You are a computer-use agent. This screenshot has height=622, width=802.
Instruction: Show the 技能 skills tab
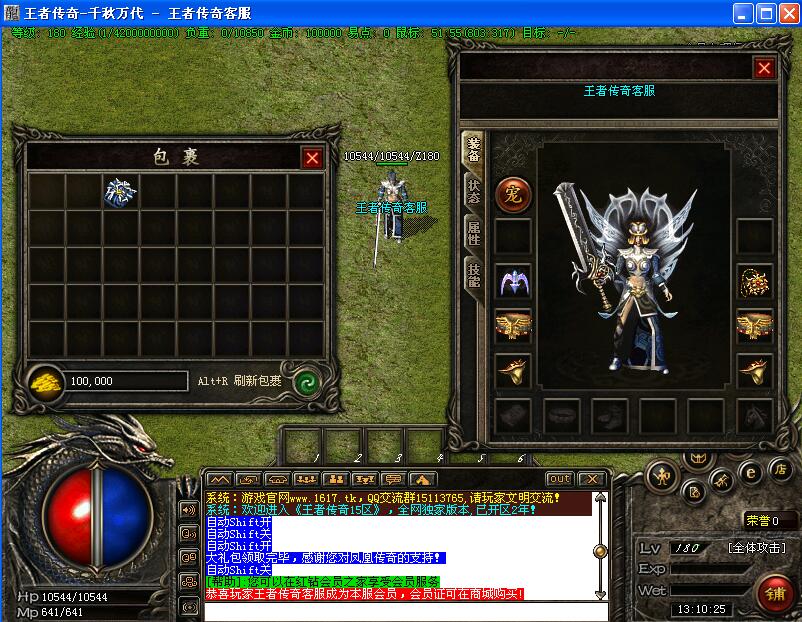pos(473,275)
